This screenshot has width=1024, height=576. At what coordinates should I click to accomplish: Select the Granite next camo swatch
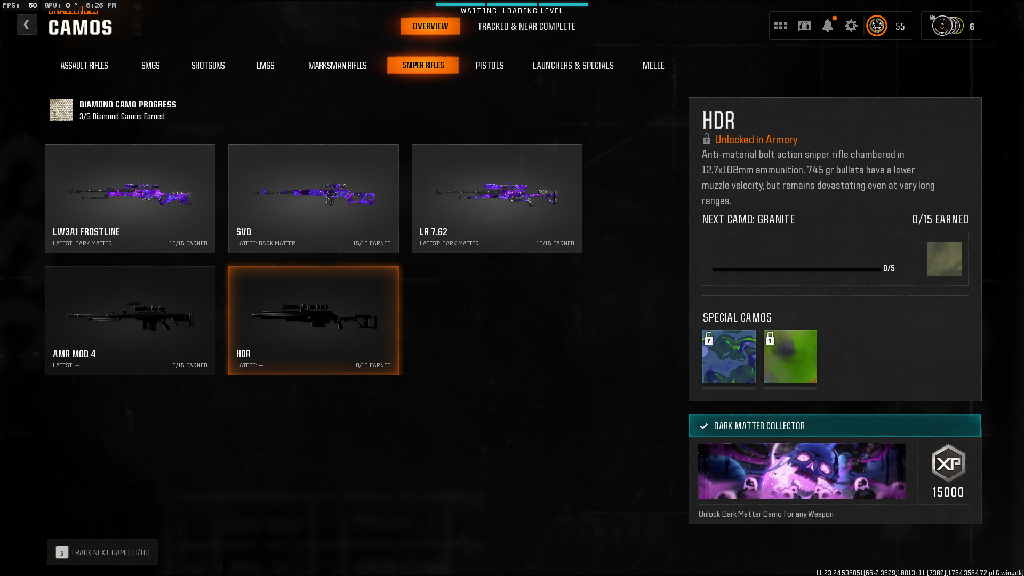coord(944,258)
